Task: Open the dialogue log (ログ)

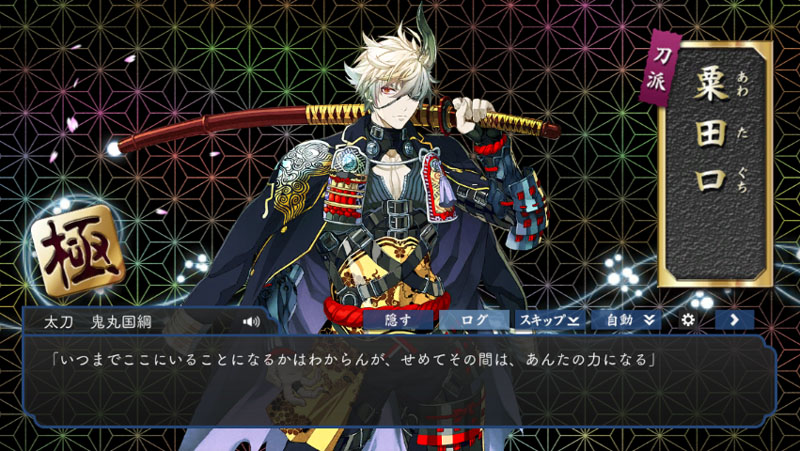Action: point(474,320)
